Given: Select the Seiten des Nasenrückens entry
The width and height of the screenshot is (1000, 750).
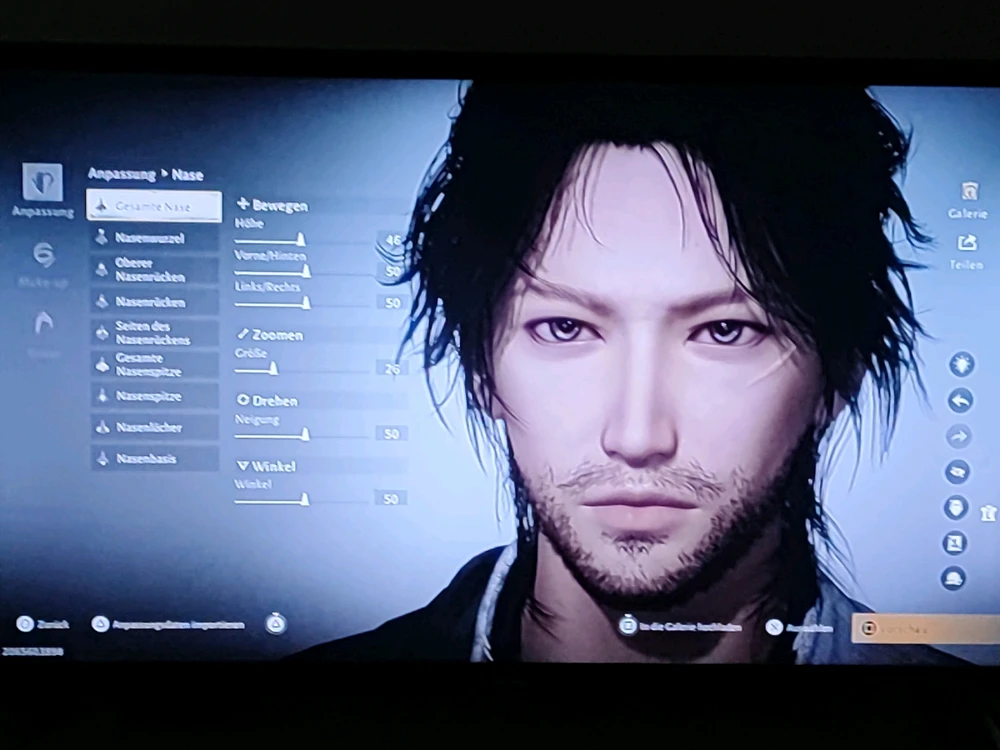Looking at the screenshot, I should [x=154, y=332].
